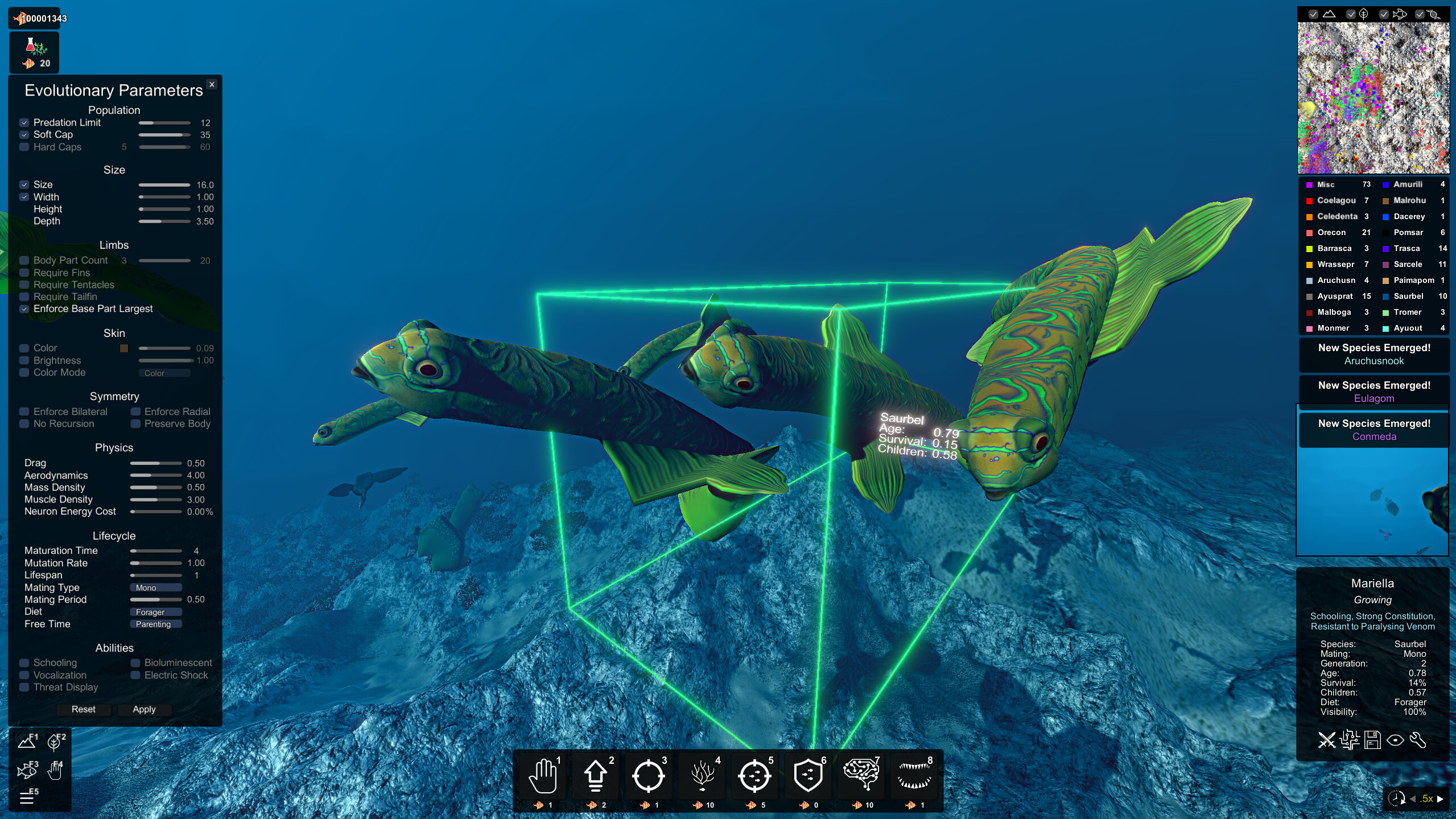Image resolution: width=1456 pixels, height=819 pixels.
Task: Select the Trasca species entry in species list
Action: [x=1406, y=248]
